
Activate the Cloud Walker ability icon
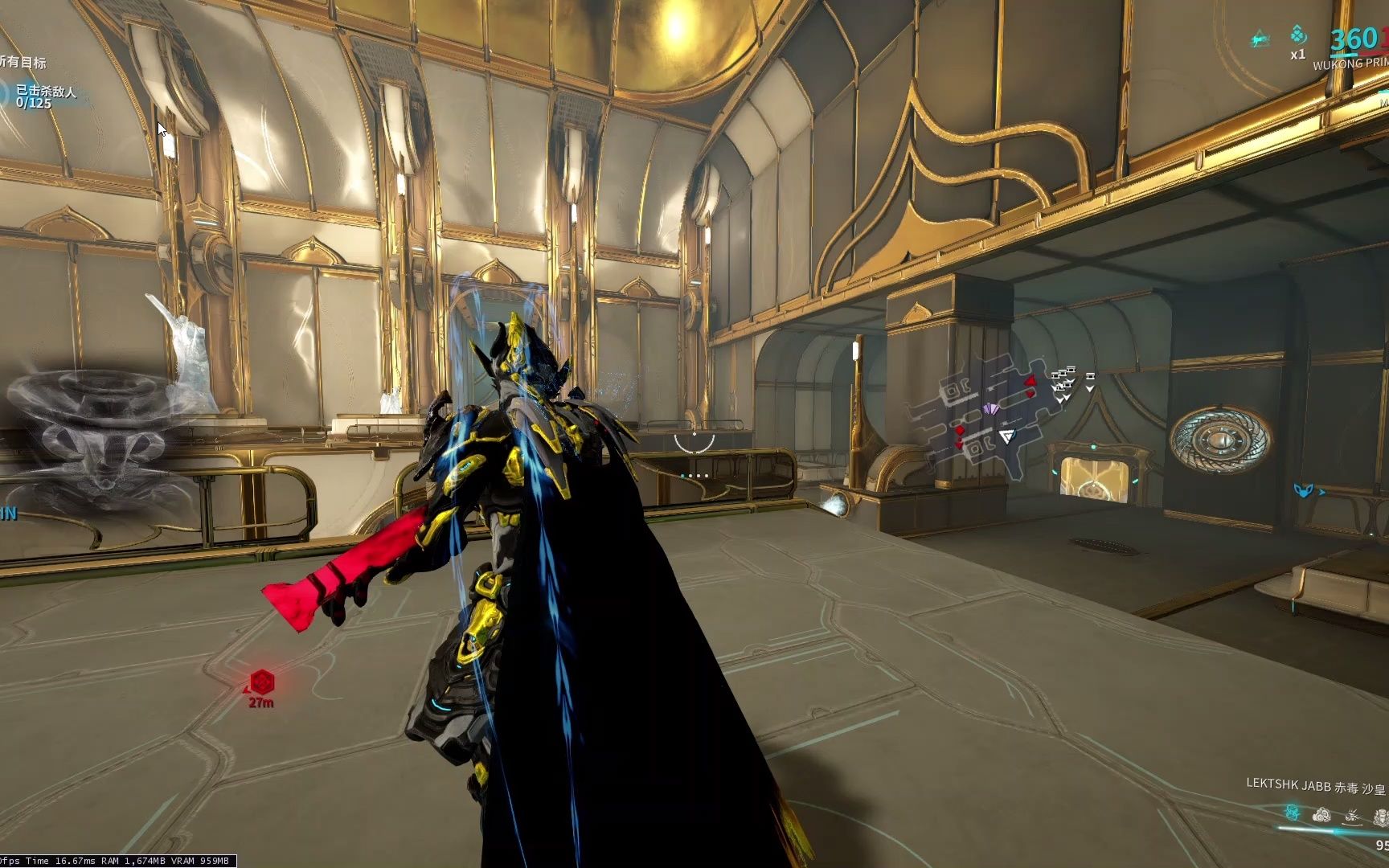(x=1321, y=815)
